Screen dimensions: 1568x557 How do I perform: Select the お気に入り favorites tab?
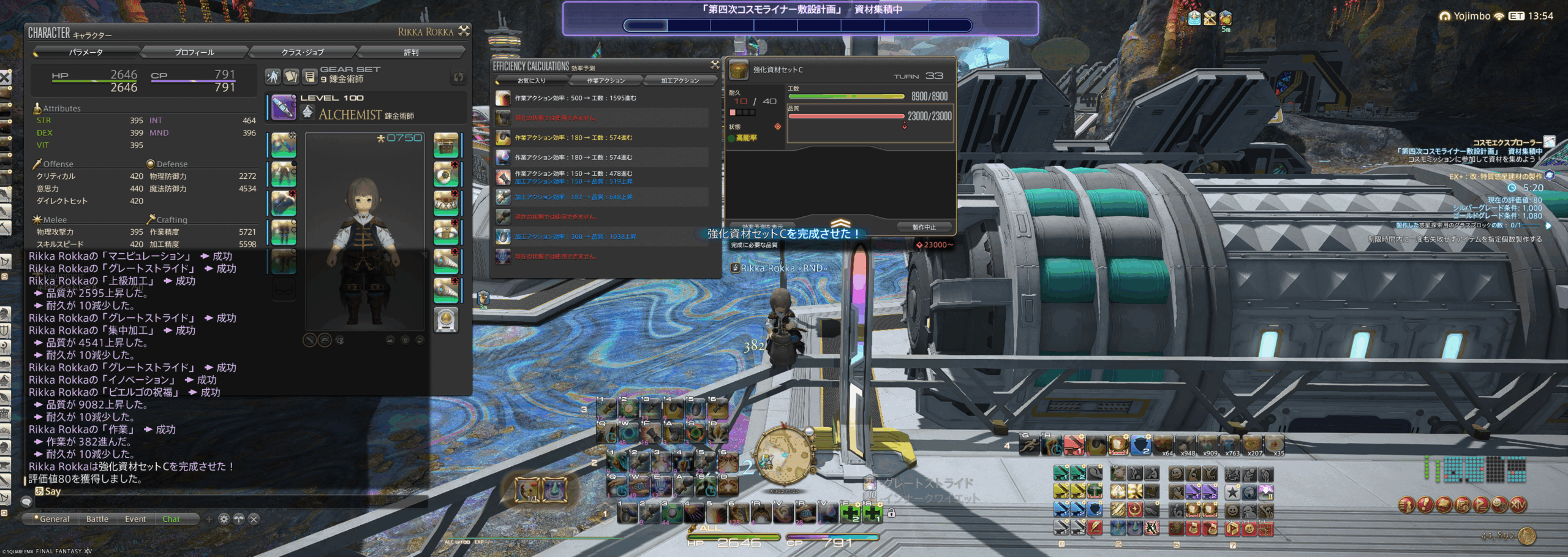532,81
